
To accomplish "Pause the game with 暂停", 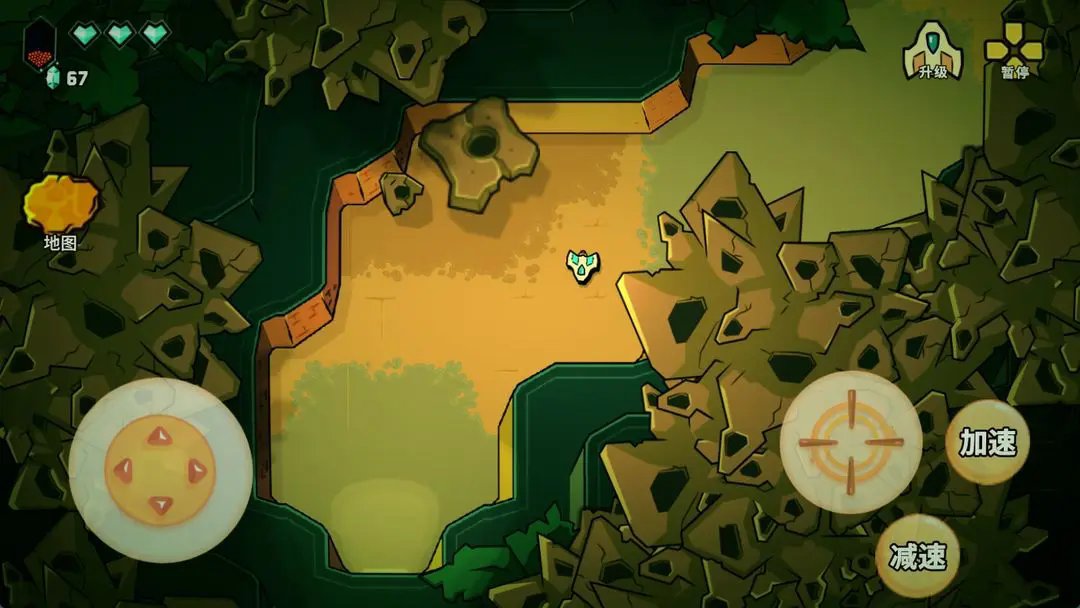I will [1014, 50].
